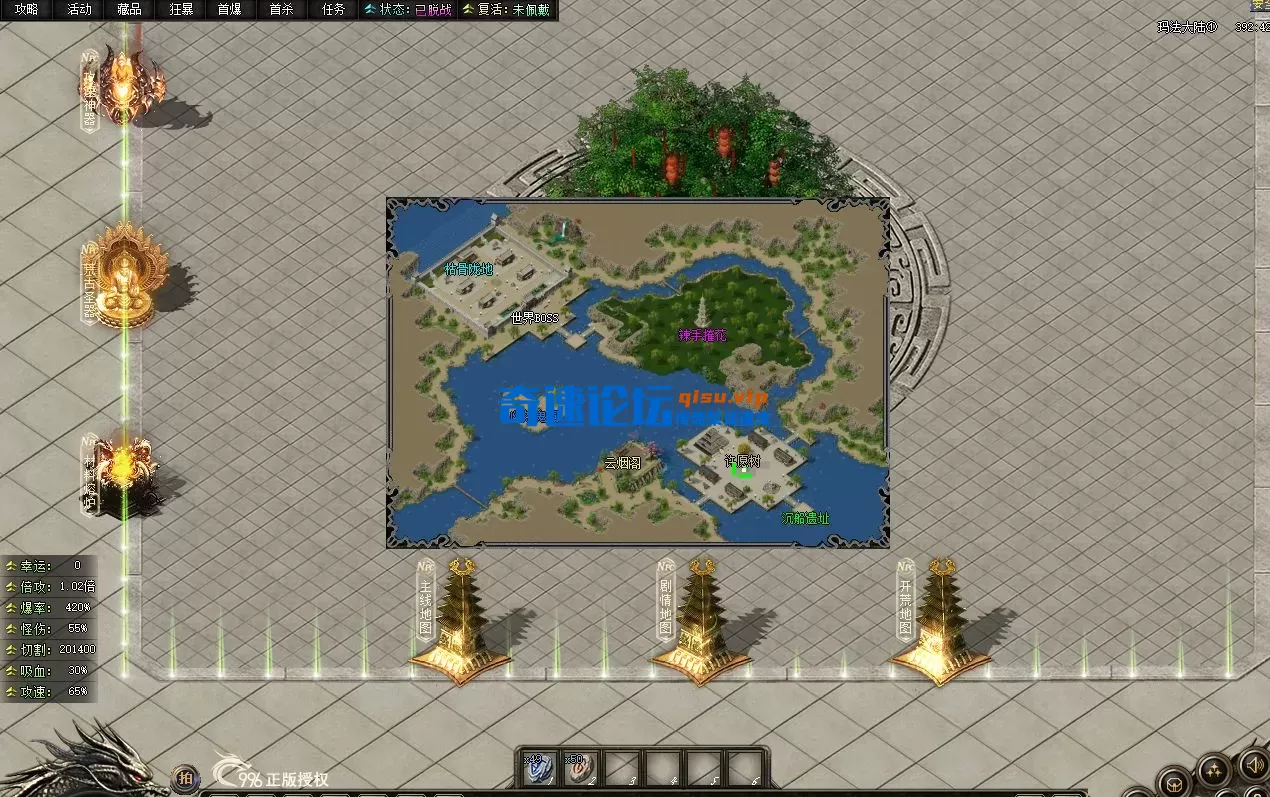Select the 辣手摧花 map location
Viewport: 1270px width, 797px height.
[702, 335]
